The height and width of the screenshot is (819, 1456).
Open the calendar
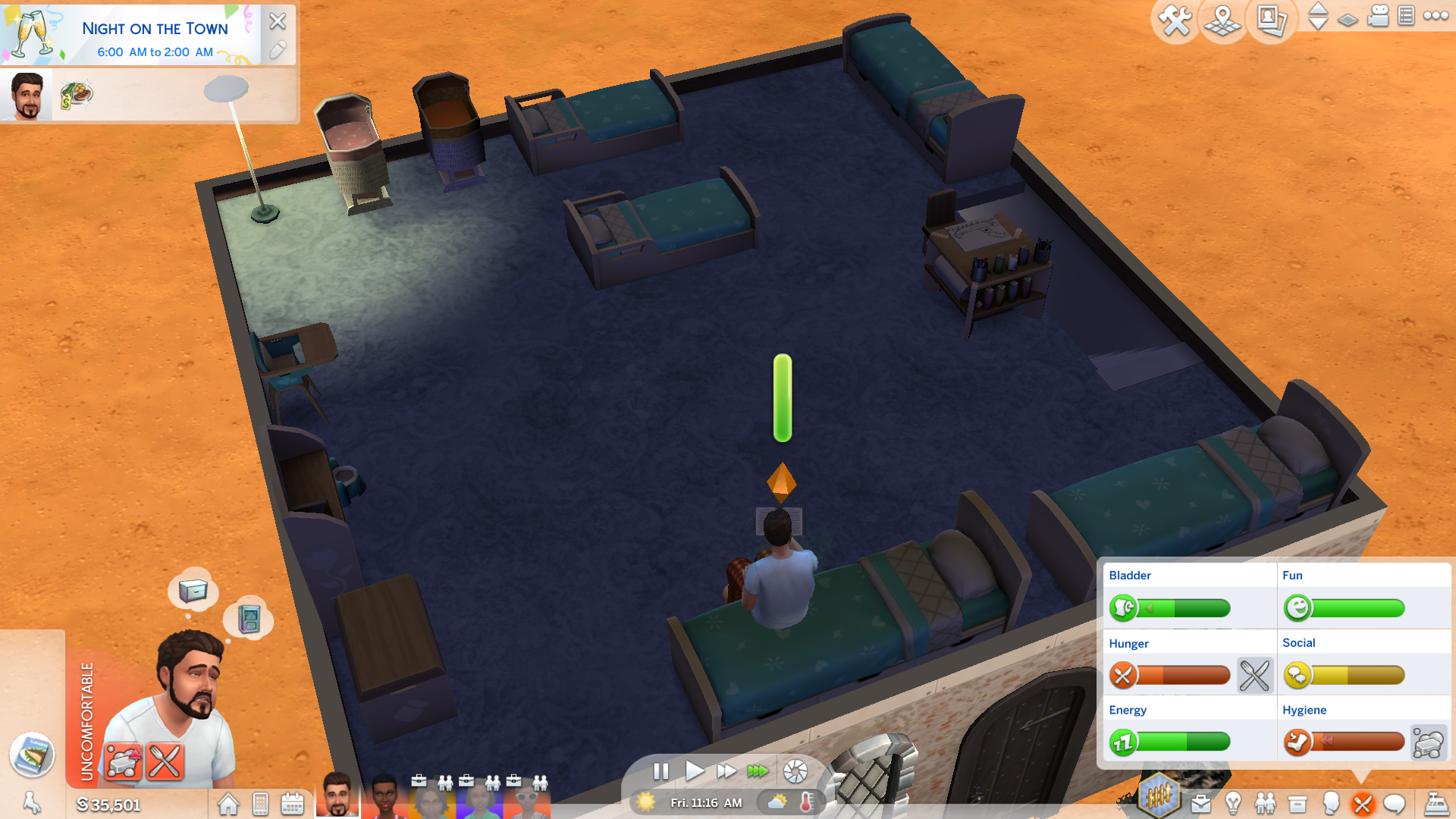(292, 804)
